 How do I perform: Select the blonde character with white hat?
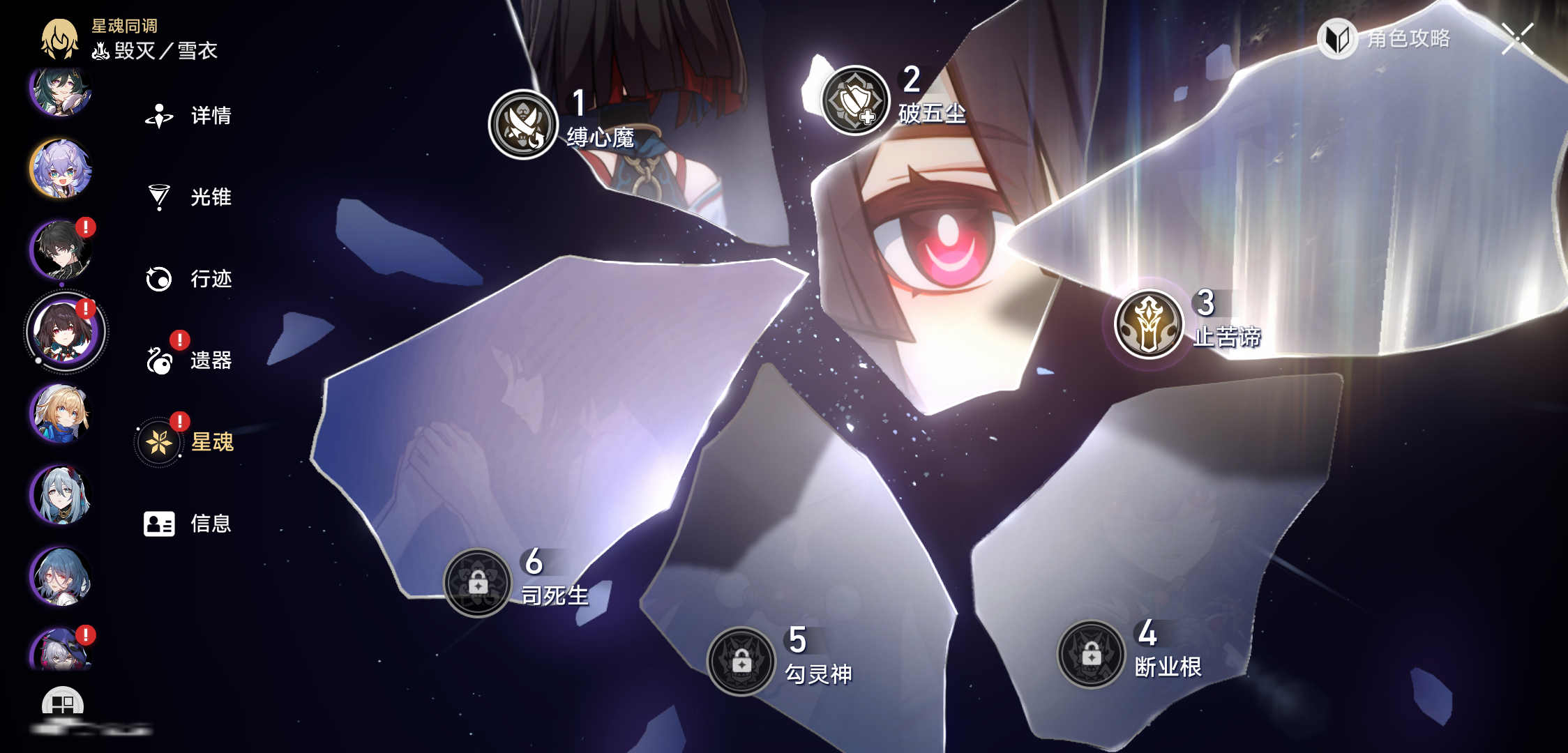tap(61, 413)
